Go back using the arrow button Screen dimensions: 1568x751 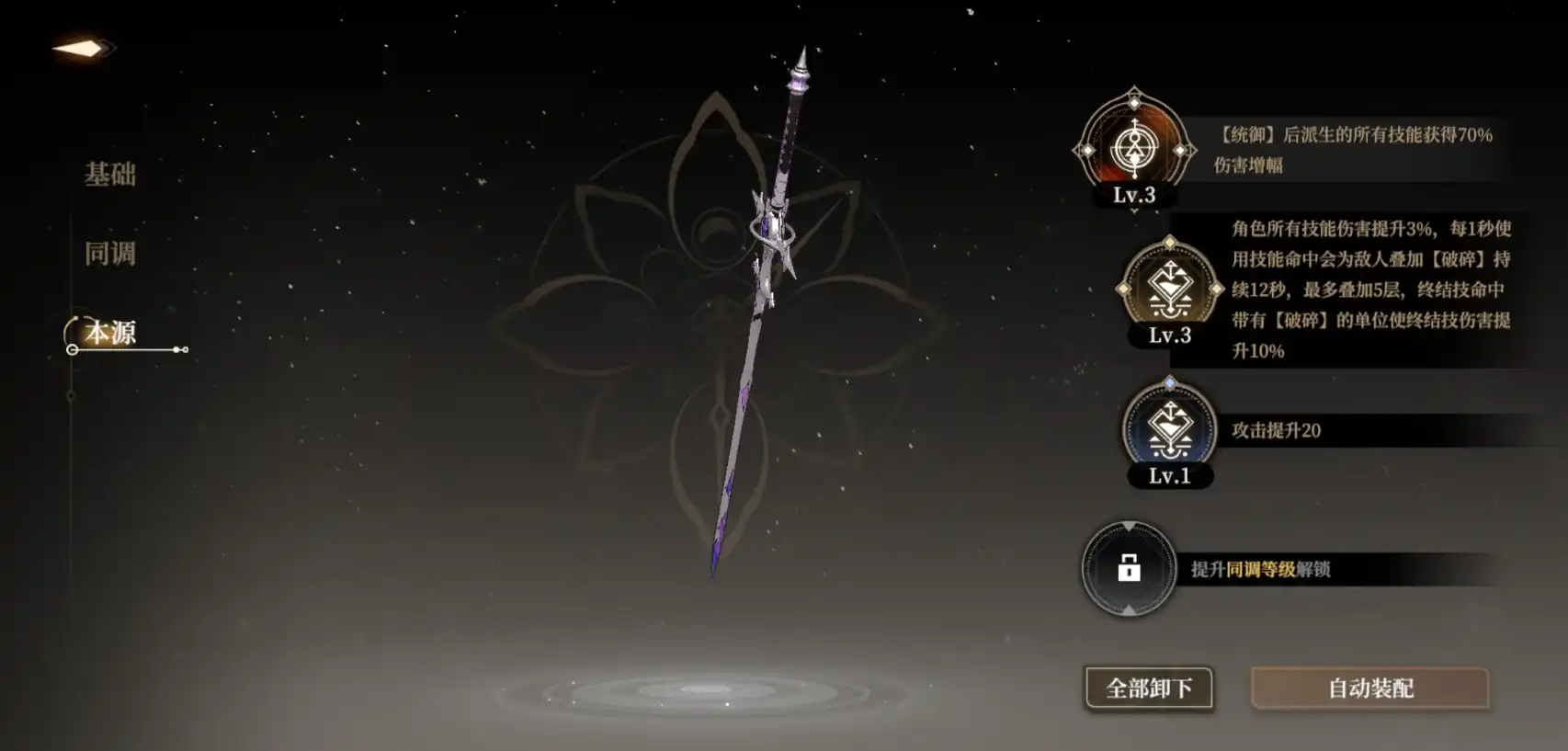point(83,48)
